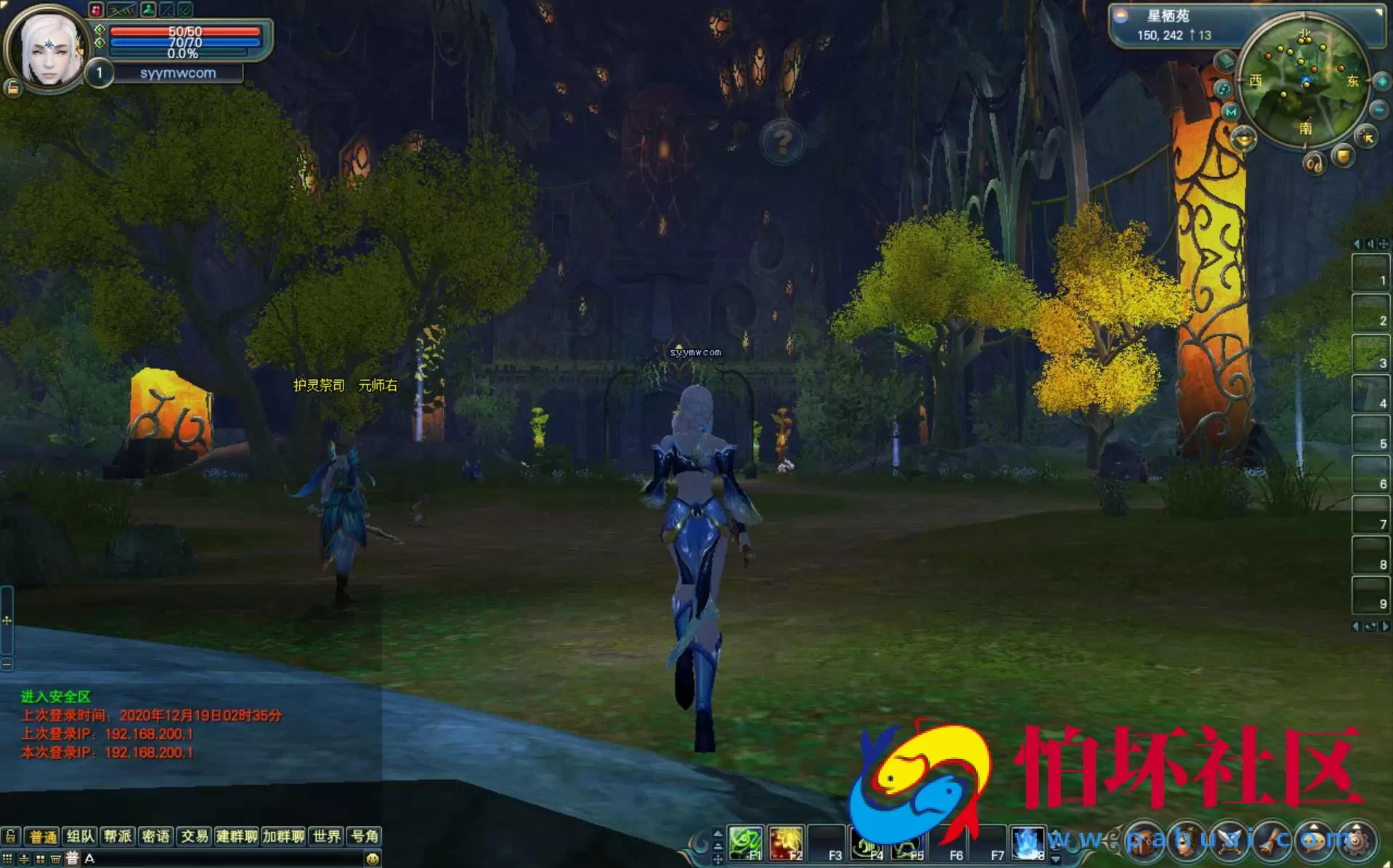Image resolution: width=1393 pixels, height=868 pixels.
Task: Switch to the 组队 team chat tab
Action: pos(80,836)
